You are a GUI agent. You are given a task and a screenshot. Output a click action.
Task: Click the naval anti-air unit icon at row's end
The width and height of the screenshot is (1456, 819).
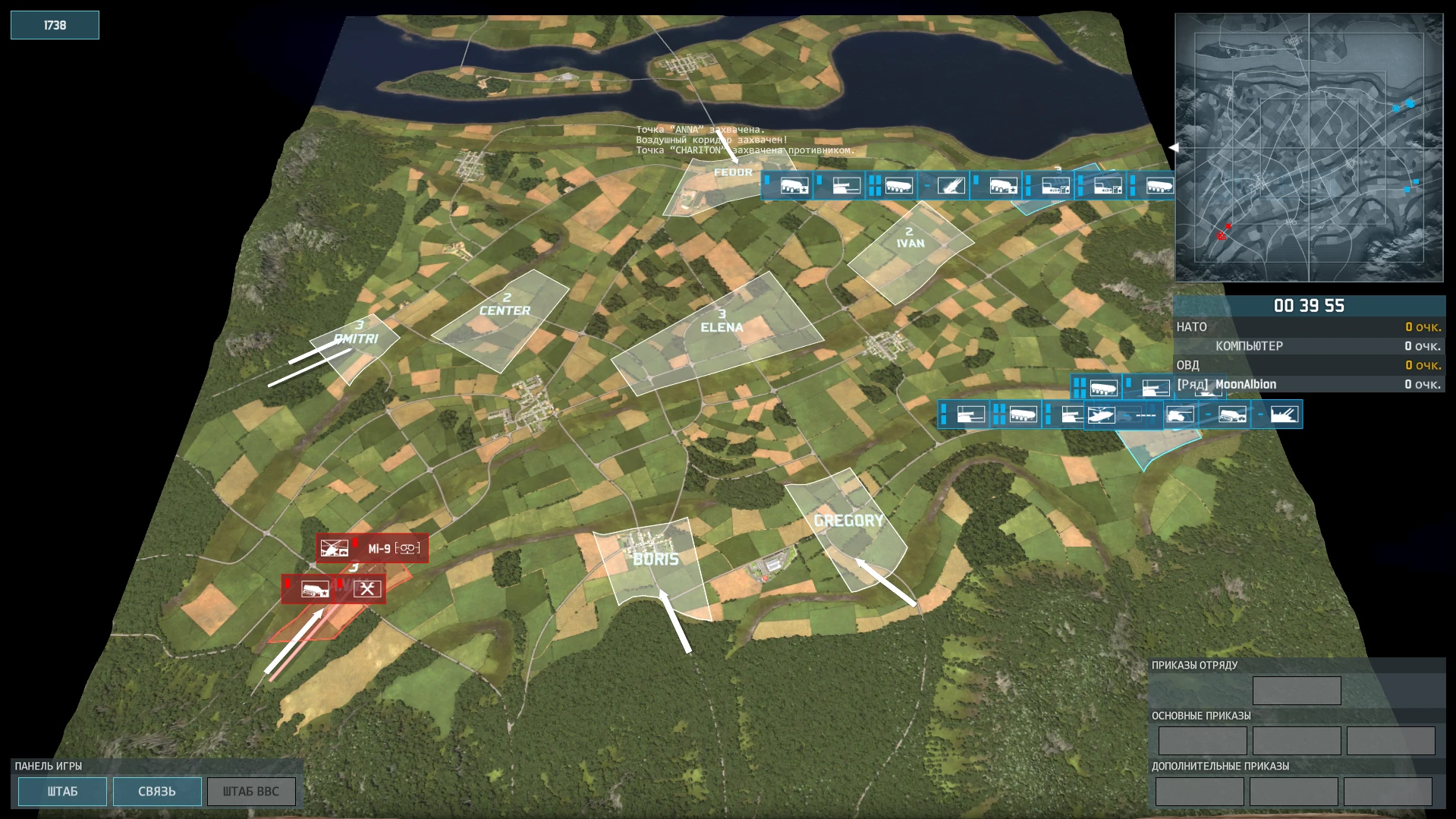[1285, 414]
